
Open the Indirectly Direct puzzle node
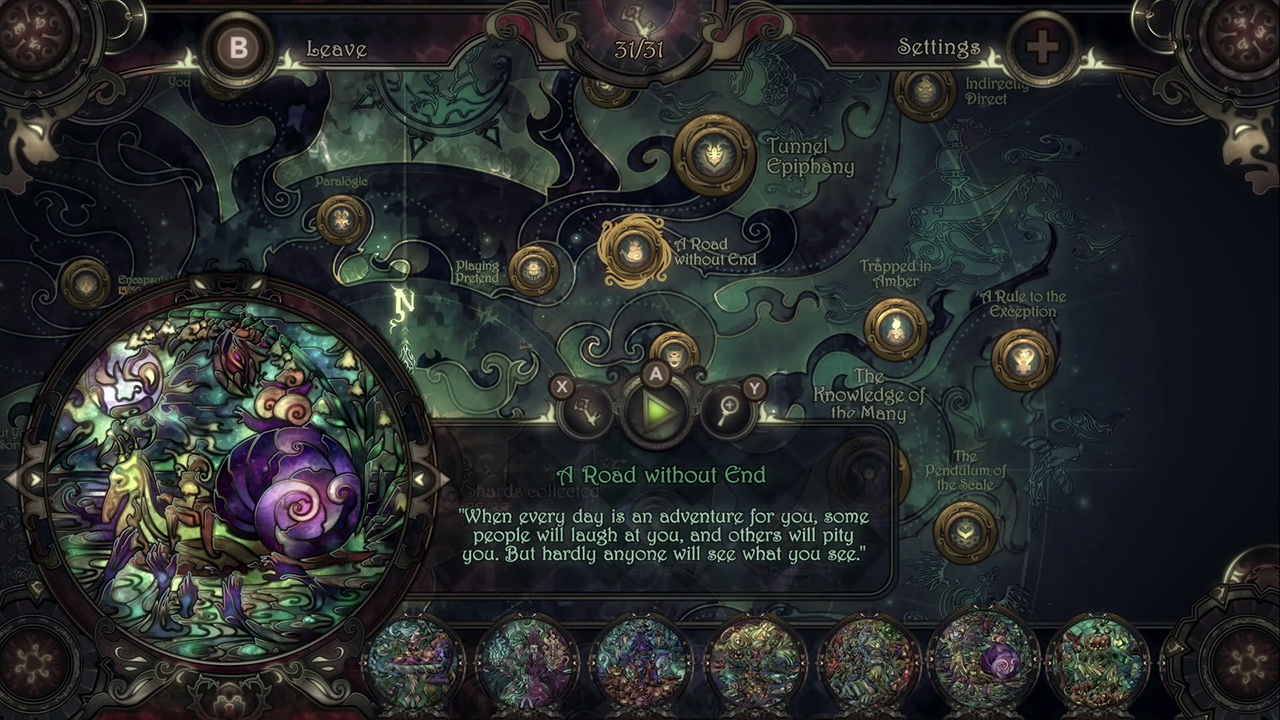922,94
